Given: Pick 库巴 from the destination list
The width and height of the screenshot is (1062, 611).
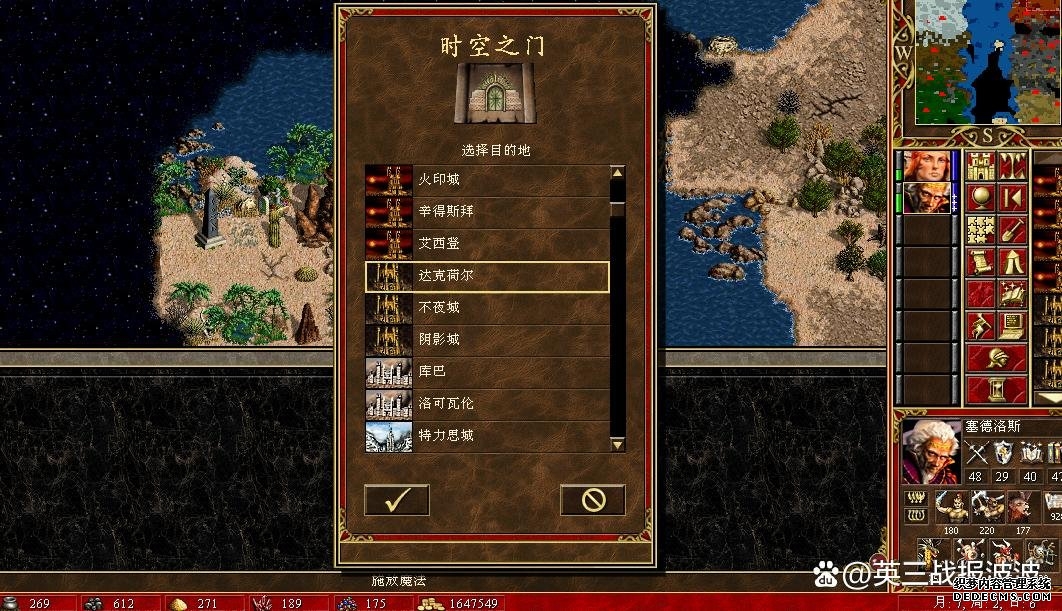Looking at the screenshot, I should [487, 372].
